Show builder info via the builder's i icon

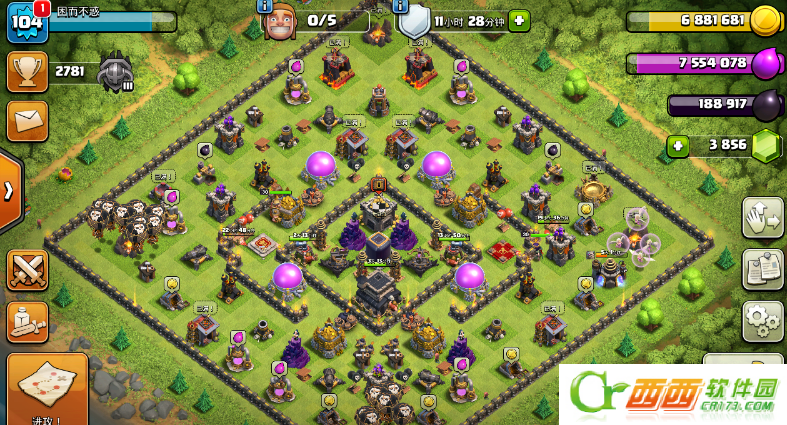(x=265, y=6)
